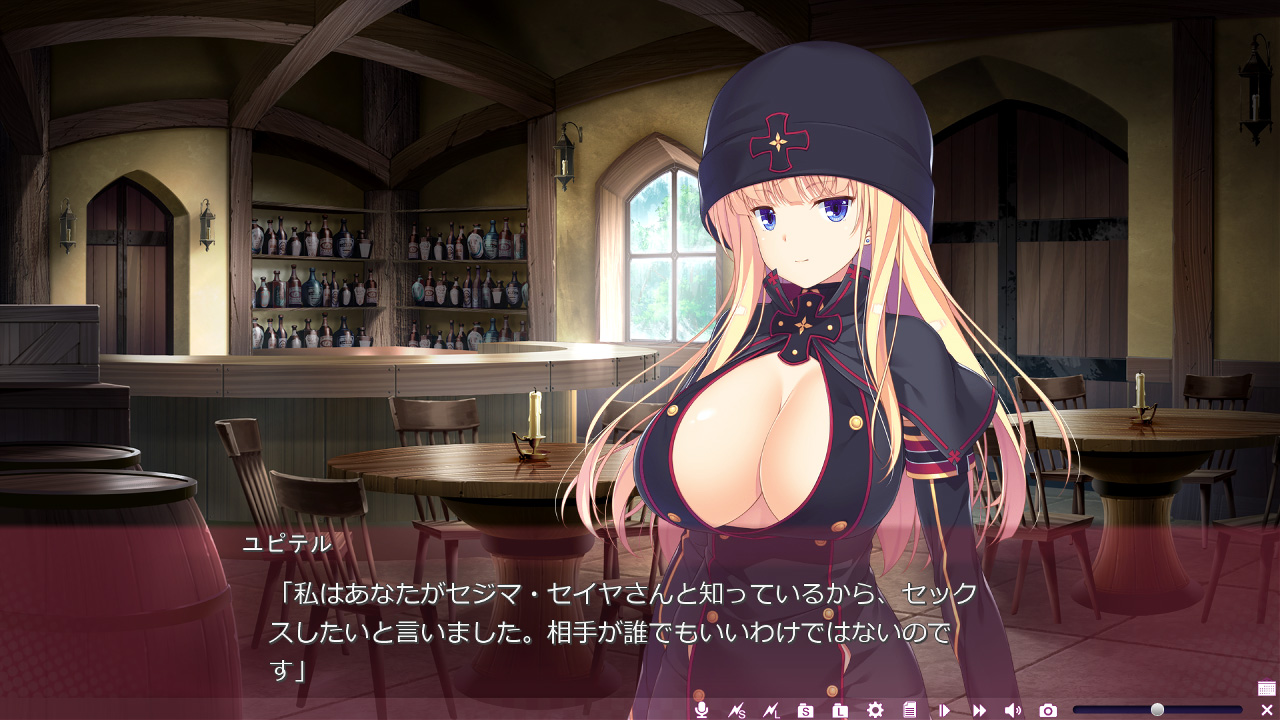
Task: Quick save using the lightning S icon
Action: pyautogui.click(x=737, y=710)
